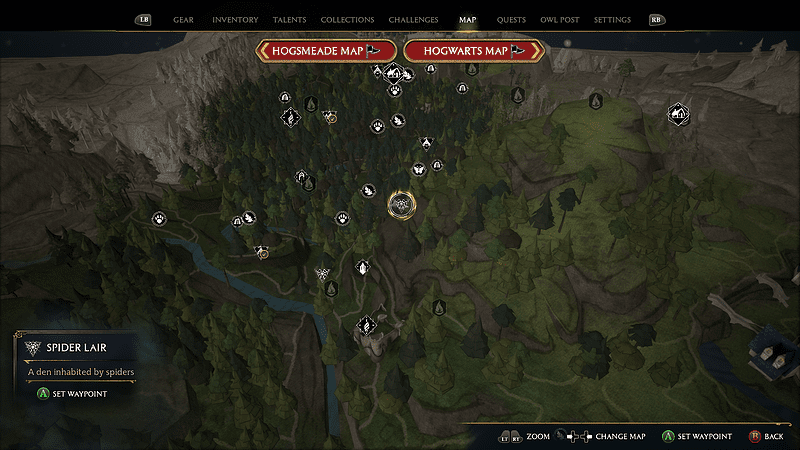The width and height of the screenshot is (800, 450).
Task: Open the Talents tab
Action: 290,20
